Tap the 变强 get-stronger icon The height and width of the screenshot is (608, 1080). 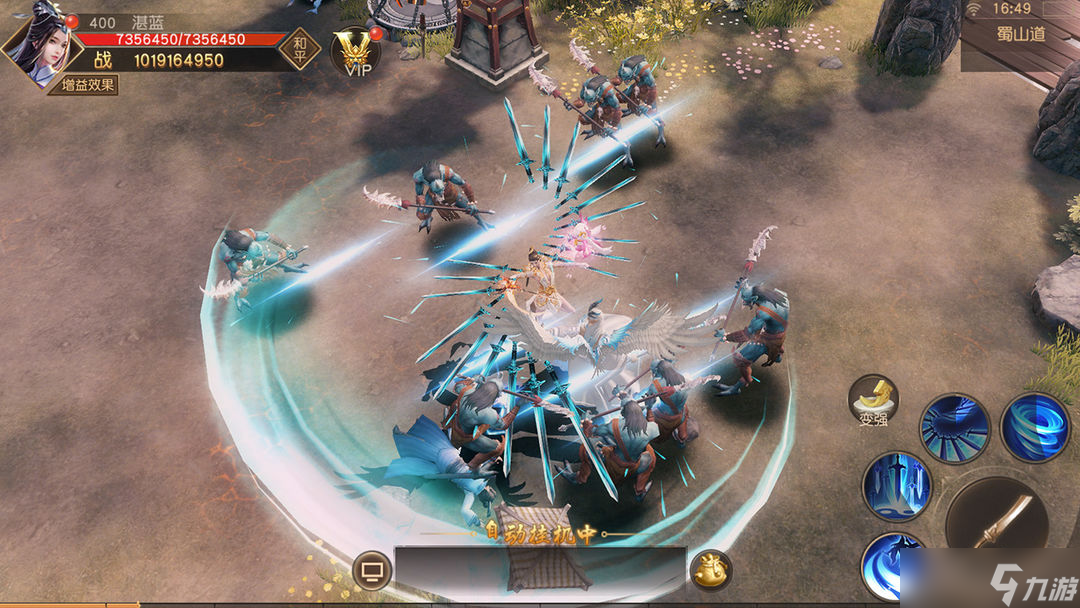click(873, 400)
